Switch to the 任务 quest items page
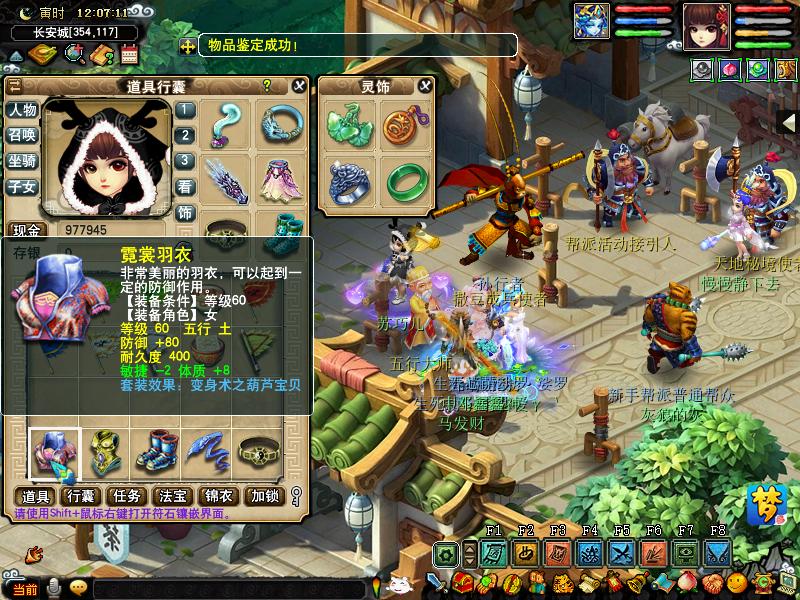Viewport: 800px width, 600px height. [126, 496]
